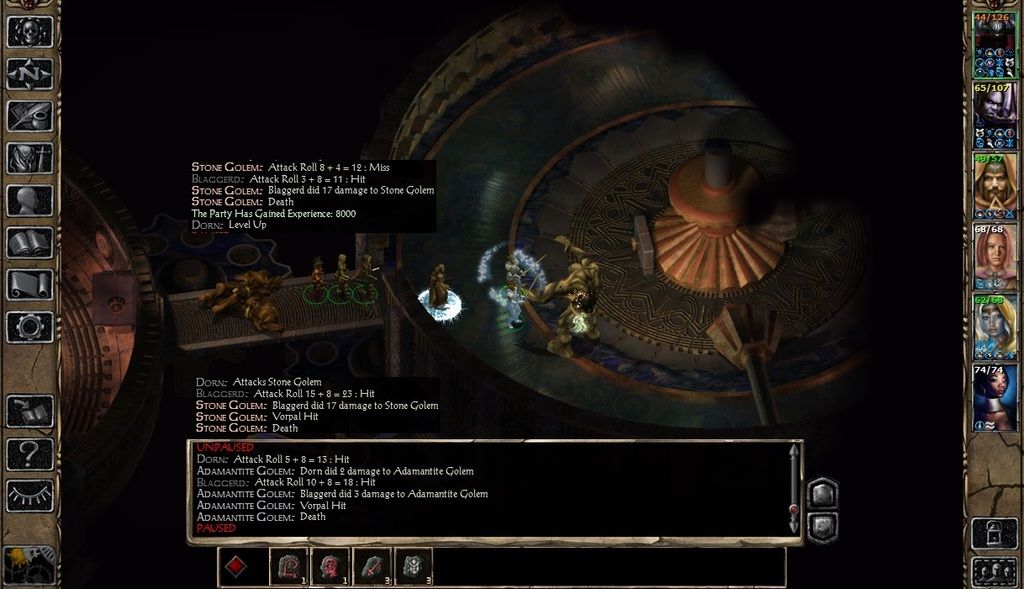Toggle the closed-eye reveal details button

[x=30, y=496]
